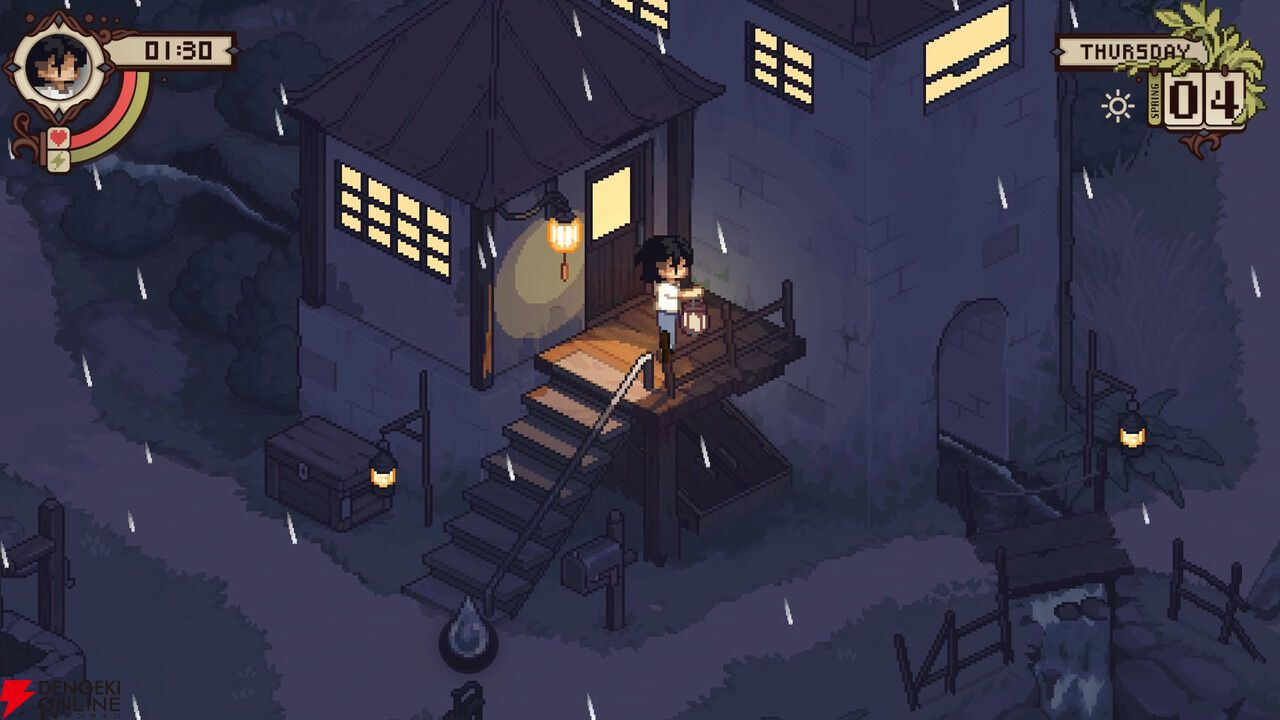Click the glowing lamp on the right street post
This screenshot has width=1280, height=720.
pyautogui.click(x=1134, y=437)
